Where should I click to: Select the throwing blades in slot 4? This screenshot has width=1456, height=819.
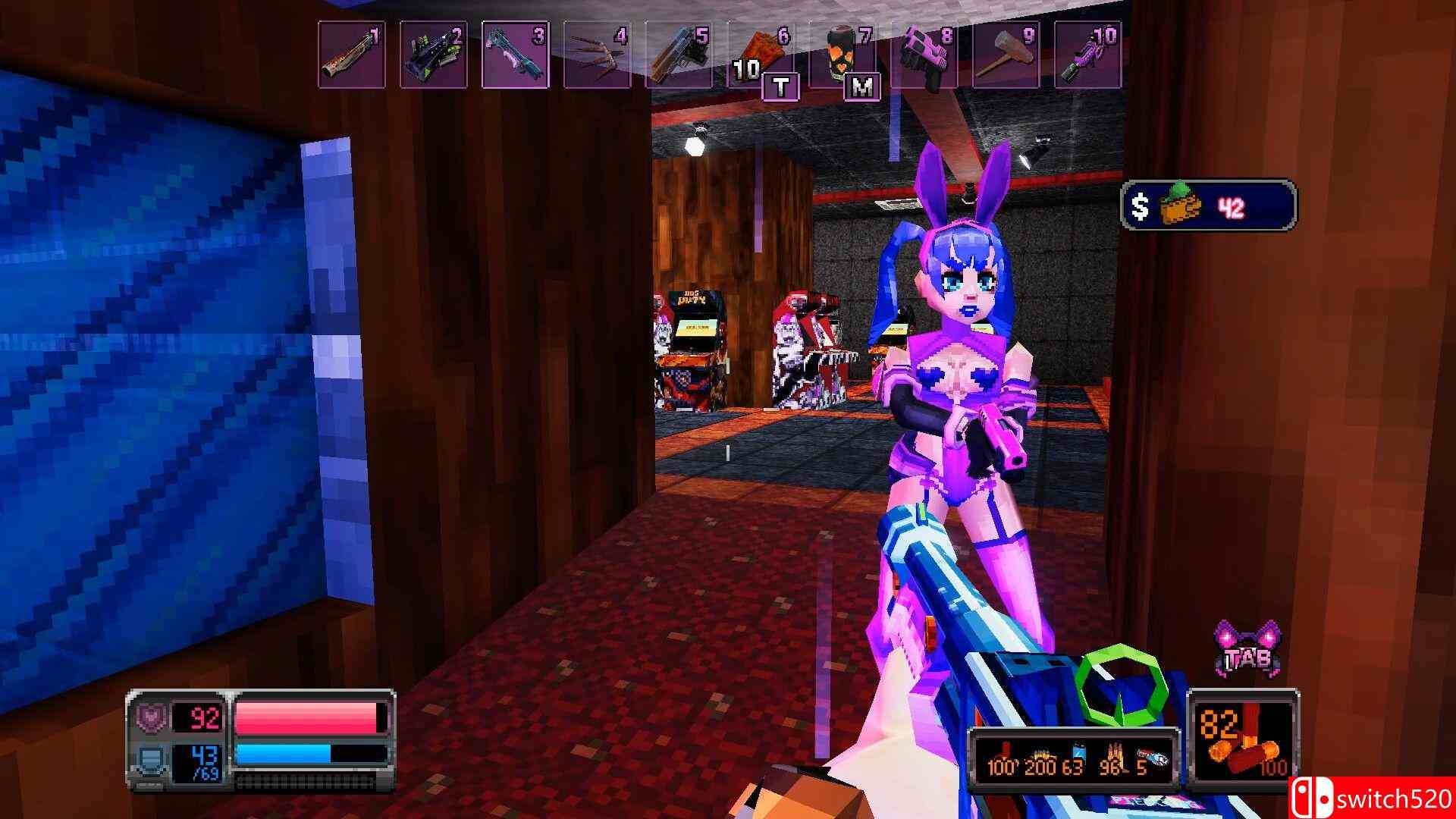pos(599,53)
